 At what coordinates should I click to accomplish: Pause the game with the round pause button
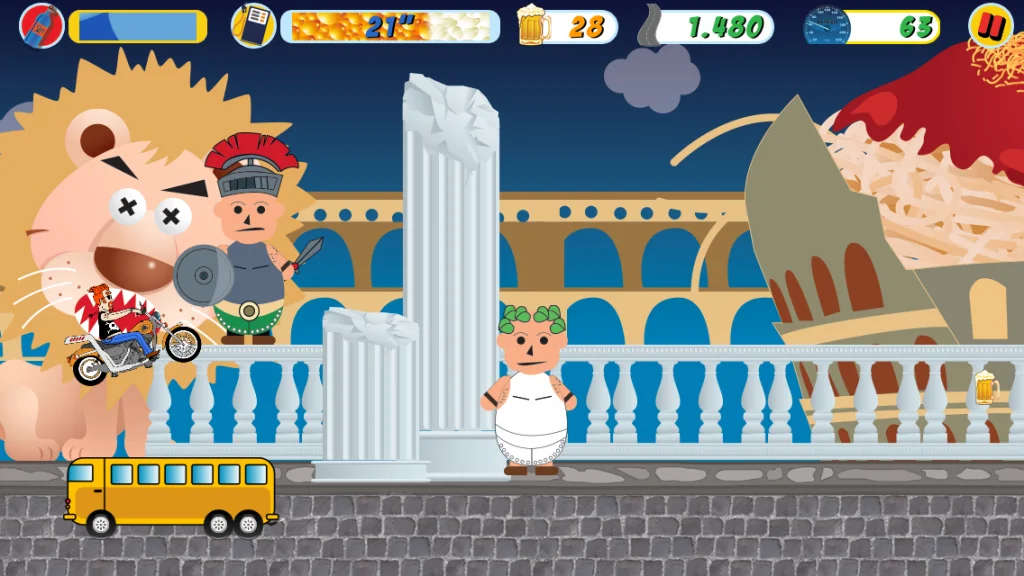tap(990, 26)
